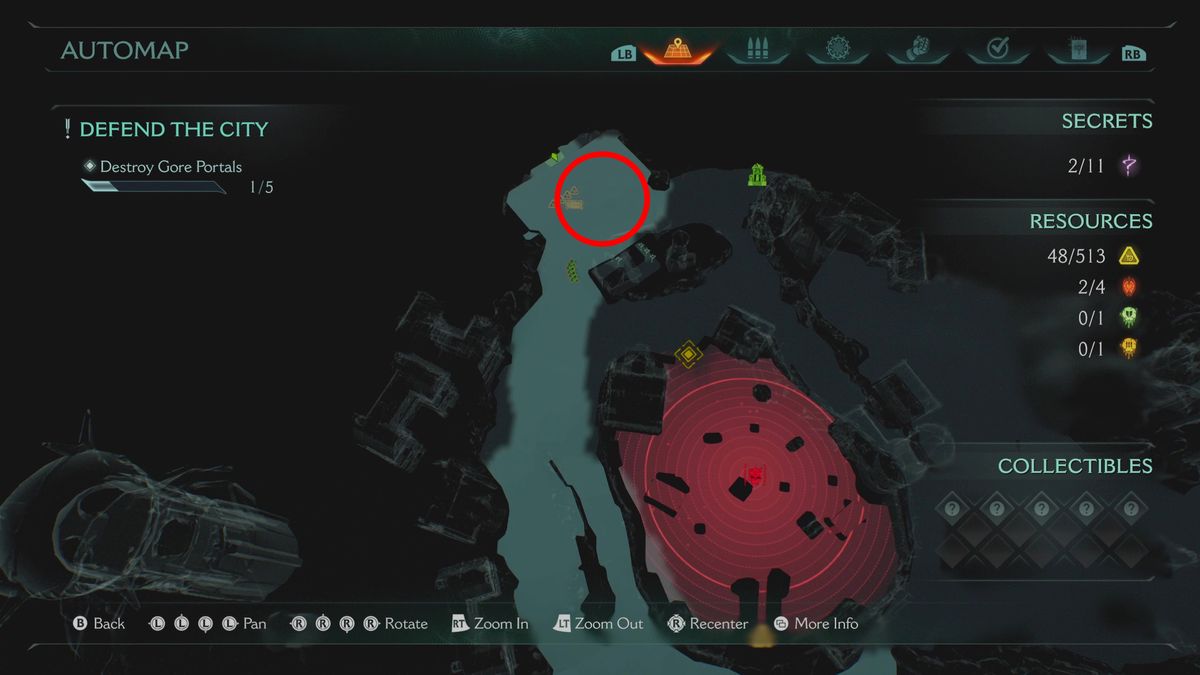Image resolution: width=1200 pixels, height=675 pixels.
Task: Open the circular gear-shaped tab
Action: pyautogui.click(x=837, y=49)
